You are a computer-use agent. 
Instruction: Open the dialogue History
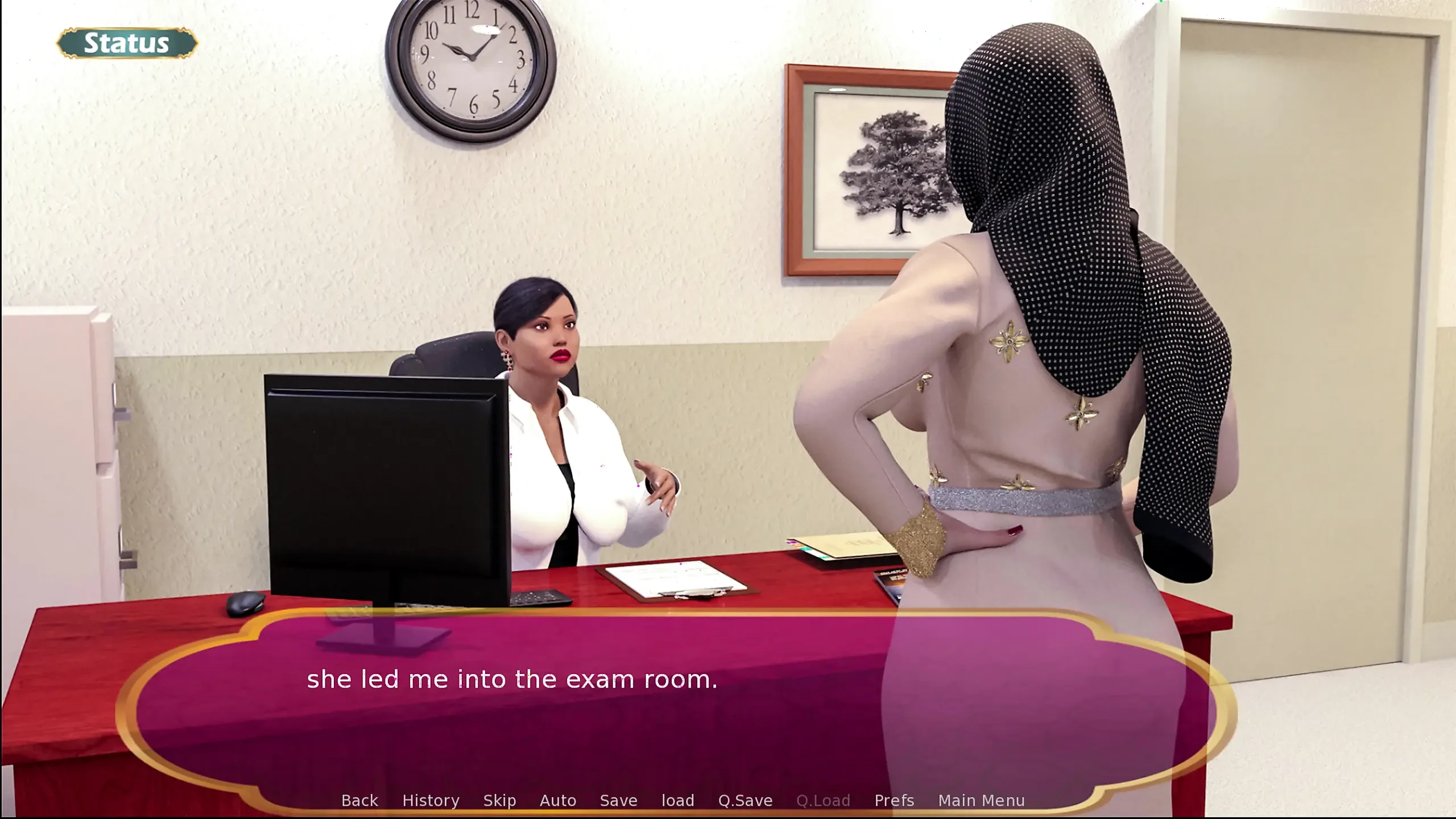[431, 800]
